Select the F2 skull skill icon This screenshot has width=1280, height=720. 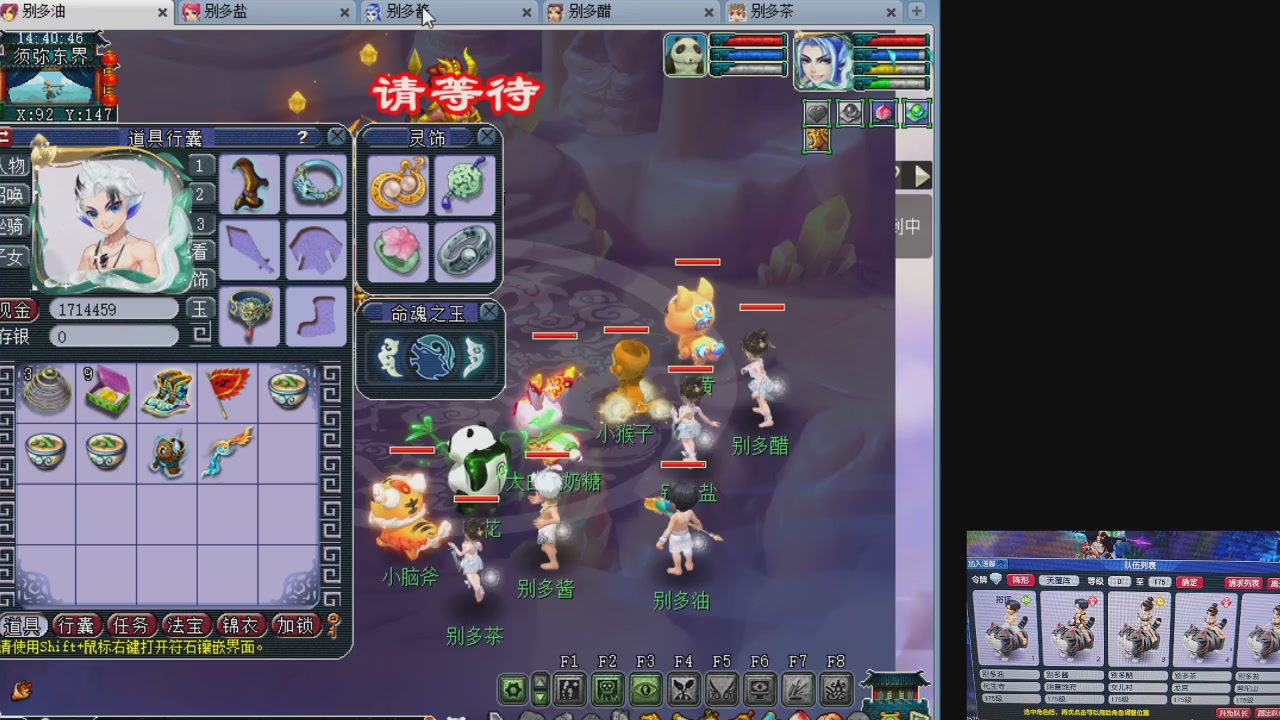606,688
